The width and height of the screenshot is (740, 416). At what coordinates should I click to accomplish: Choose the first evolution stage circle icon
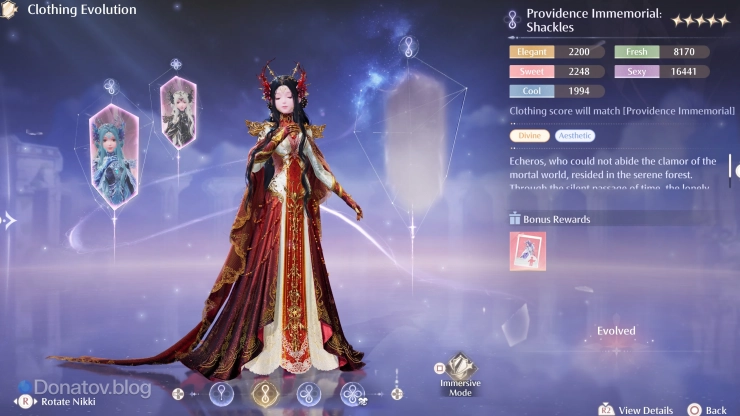click(x=220, y=393)
